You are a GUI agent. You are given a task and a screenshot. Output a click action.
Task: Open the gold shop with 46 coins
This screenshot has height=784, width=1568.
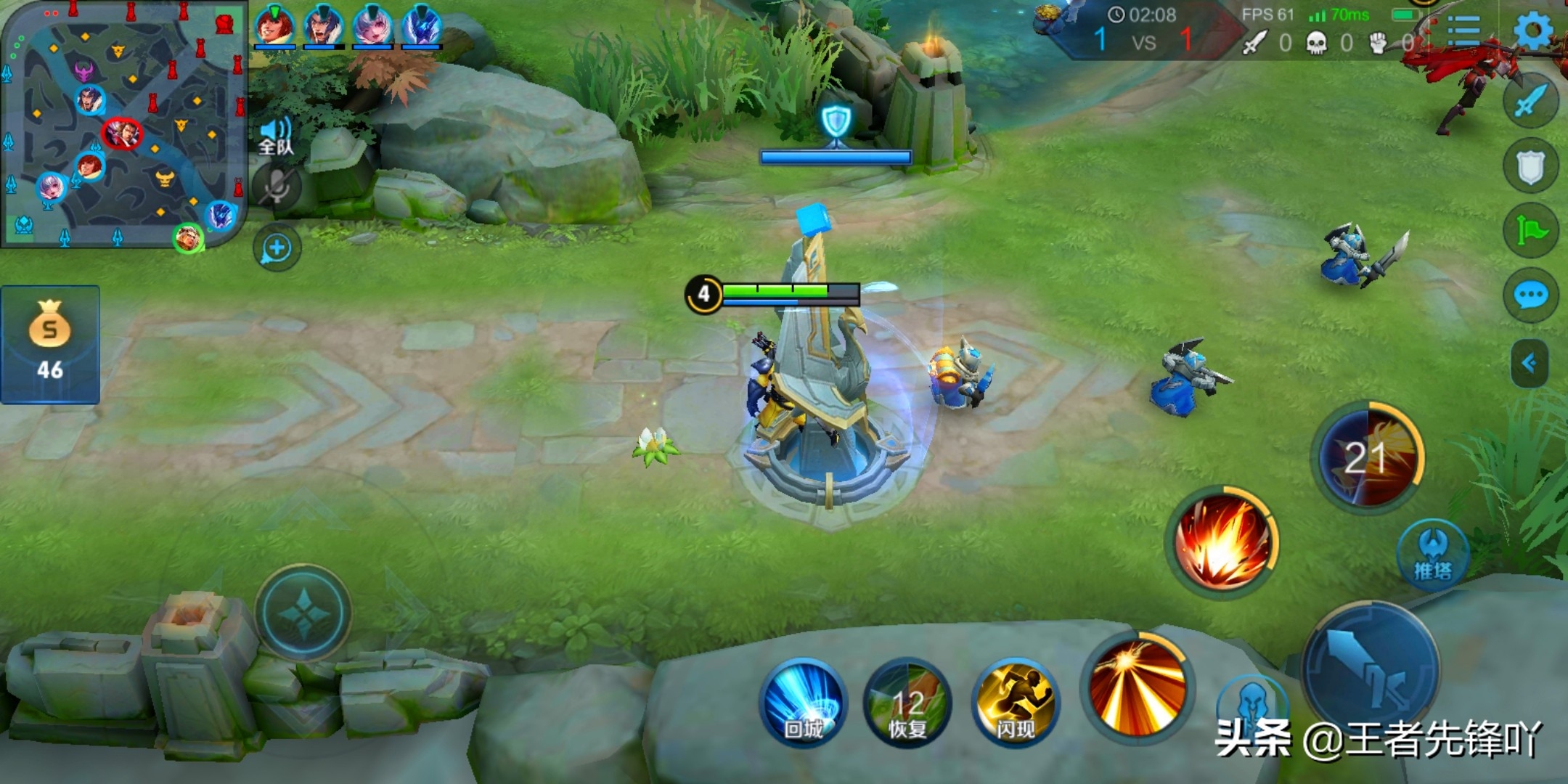coord(49,344)
